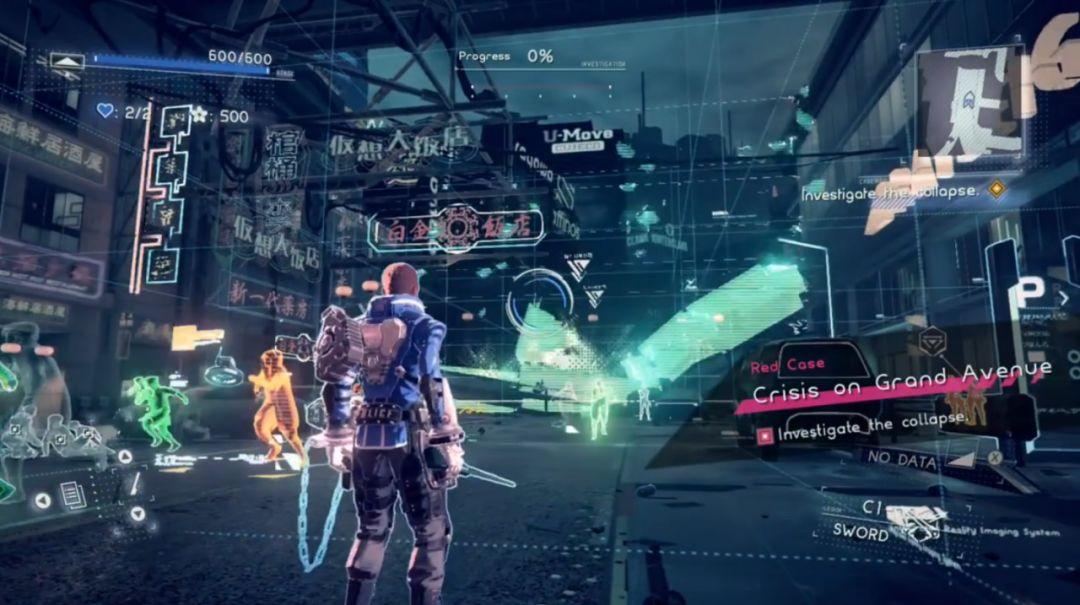Screen dimensions: 1080x605
Task: Select the baton item slot
Action: [x=133, y=486]
